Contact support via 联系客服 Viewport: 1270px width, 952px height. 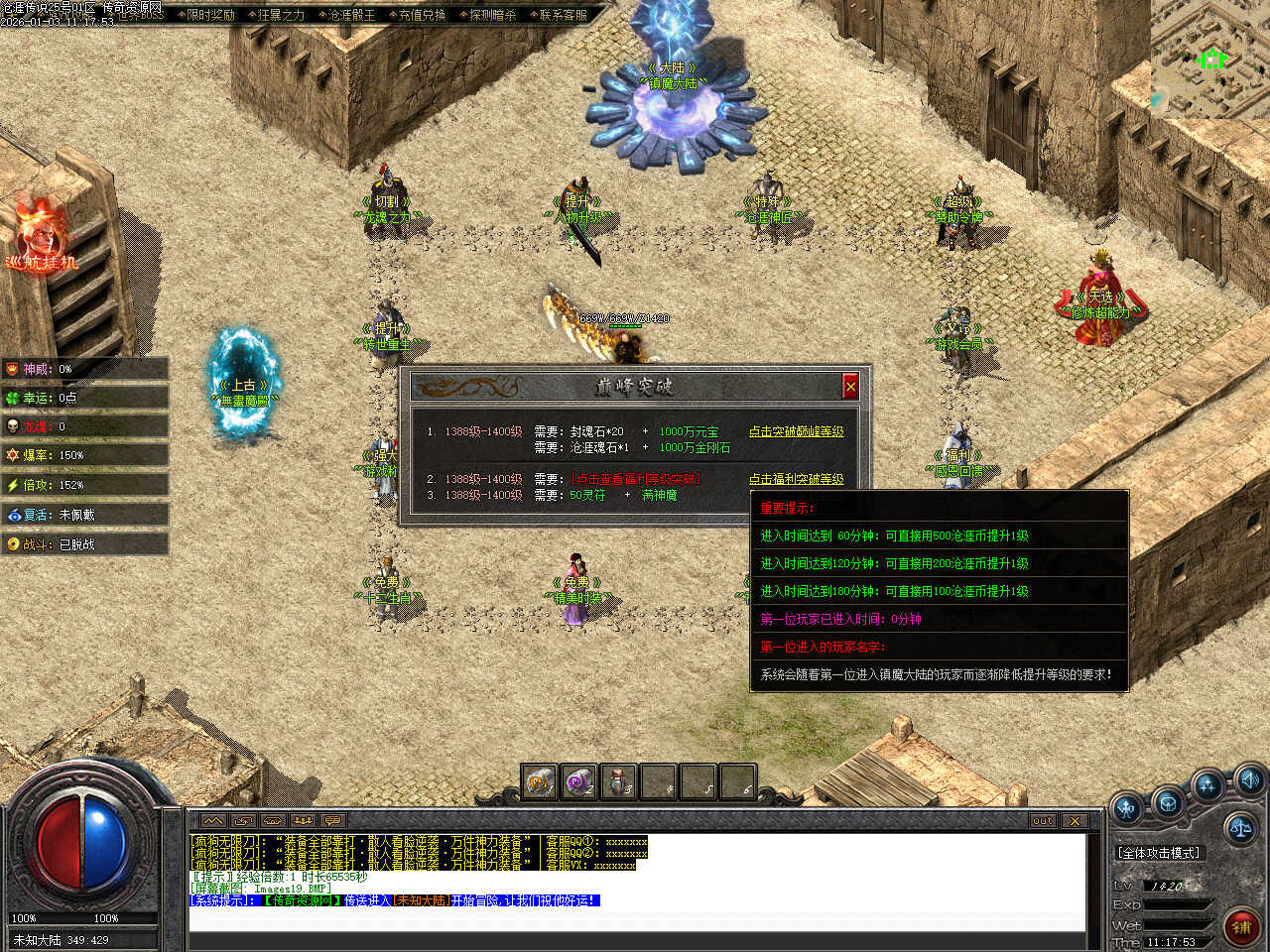point(563,15)
